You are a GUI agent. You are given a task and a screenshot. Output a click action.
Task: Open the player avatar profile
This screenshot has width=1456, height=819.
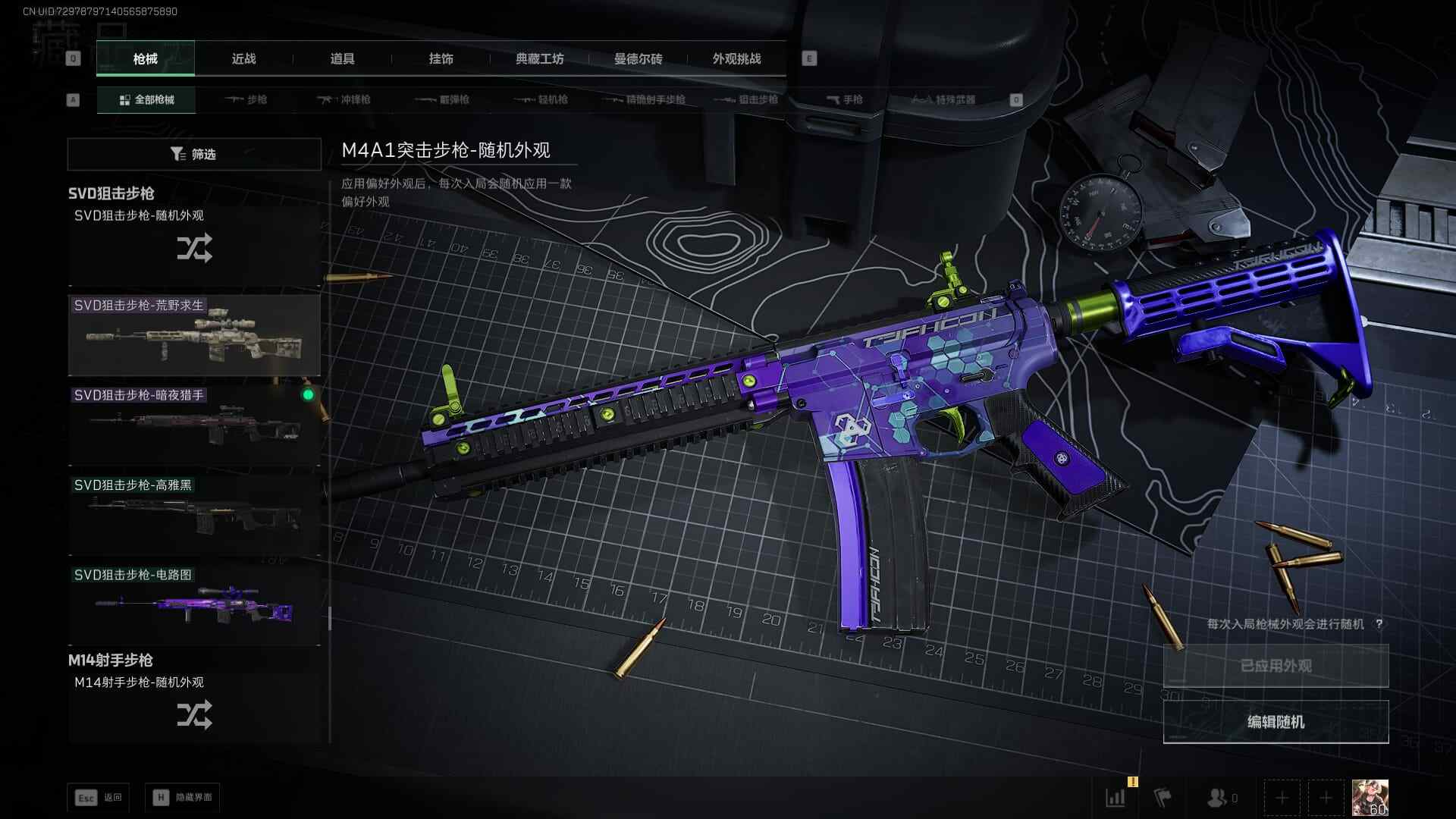pyautogui.click(x=1370, y=798)
